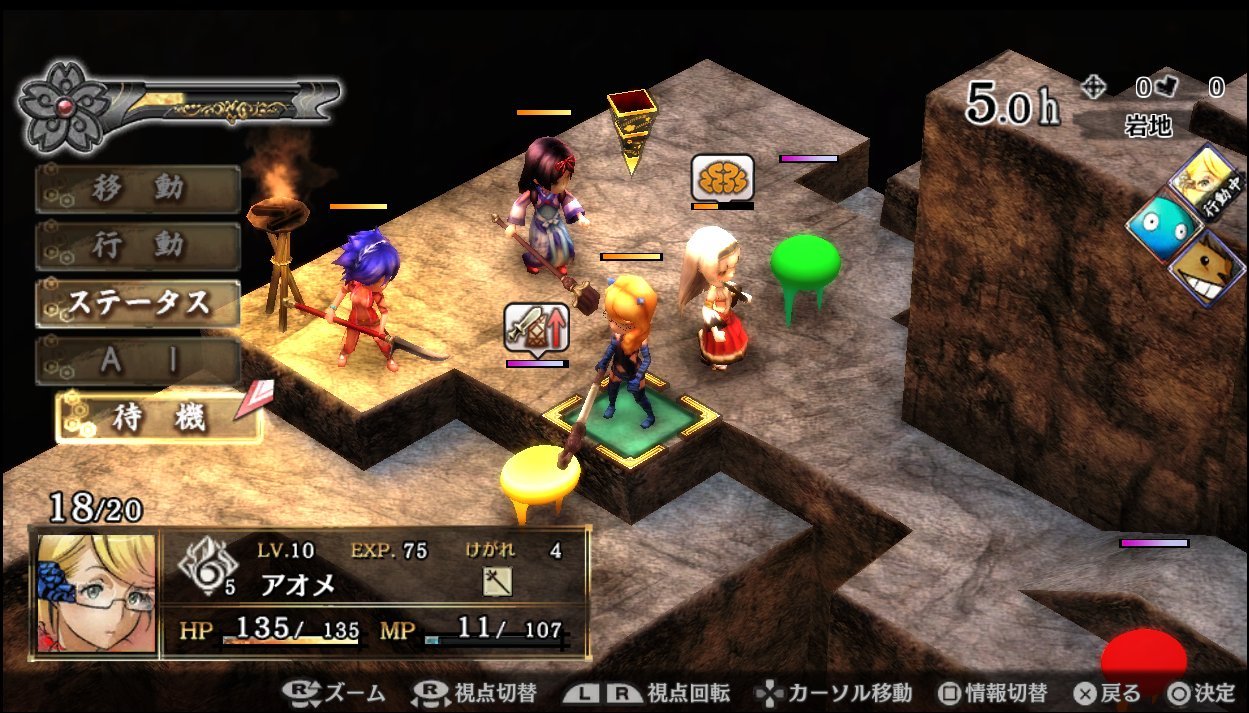Select the blue slime turn-order portrait
Screen dimensions: 1249x713
coord(1162,229)
